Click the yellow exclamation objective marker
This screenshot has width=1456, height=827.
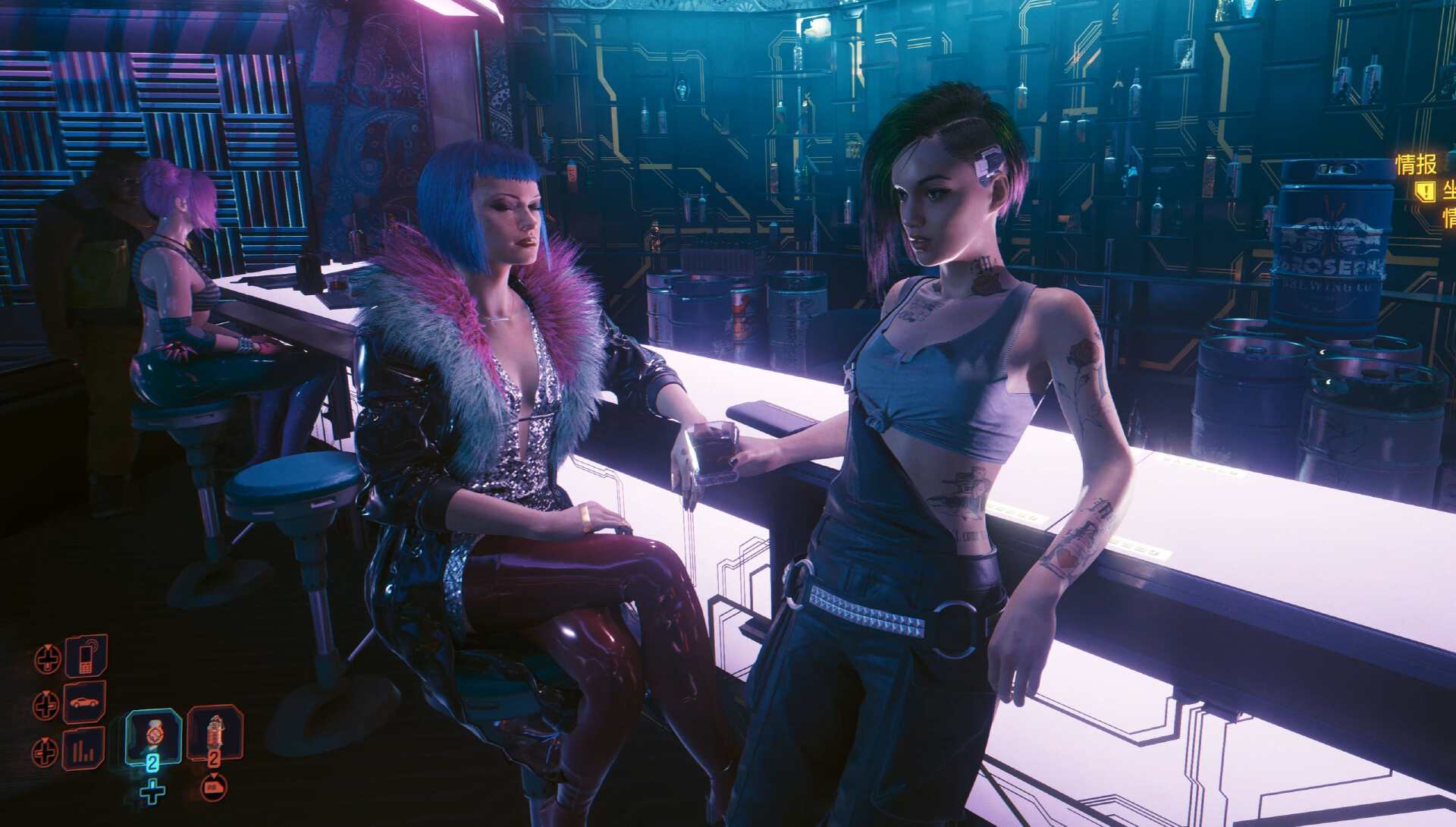pos(1425,191)
